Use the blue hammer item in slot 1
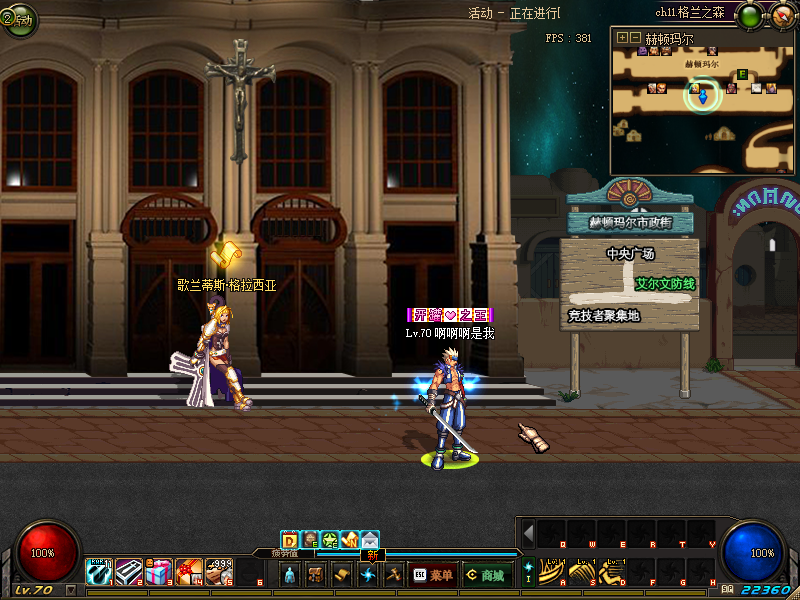The width and height of the screenshot is (800, 600). click(x=98, y=573)
